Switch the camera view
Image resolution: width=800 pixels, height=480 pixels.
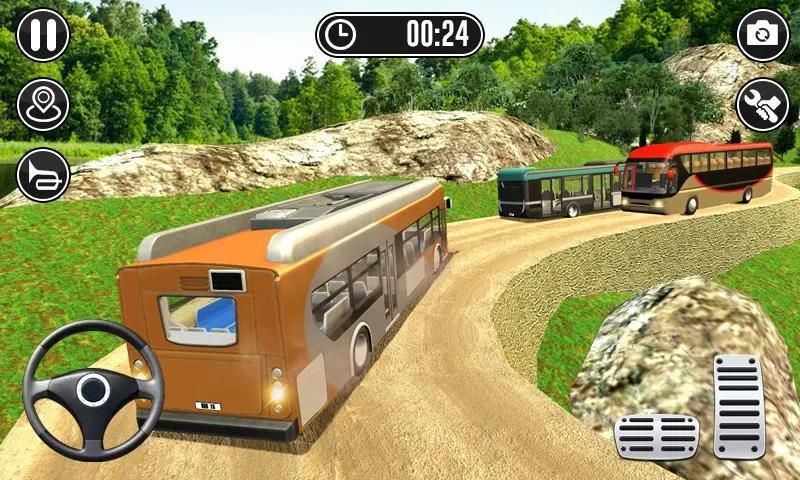click(763, 35)
